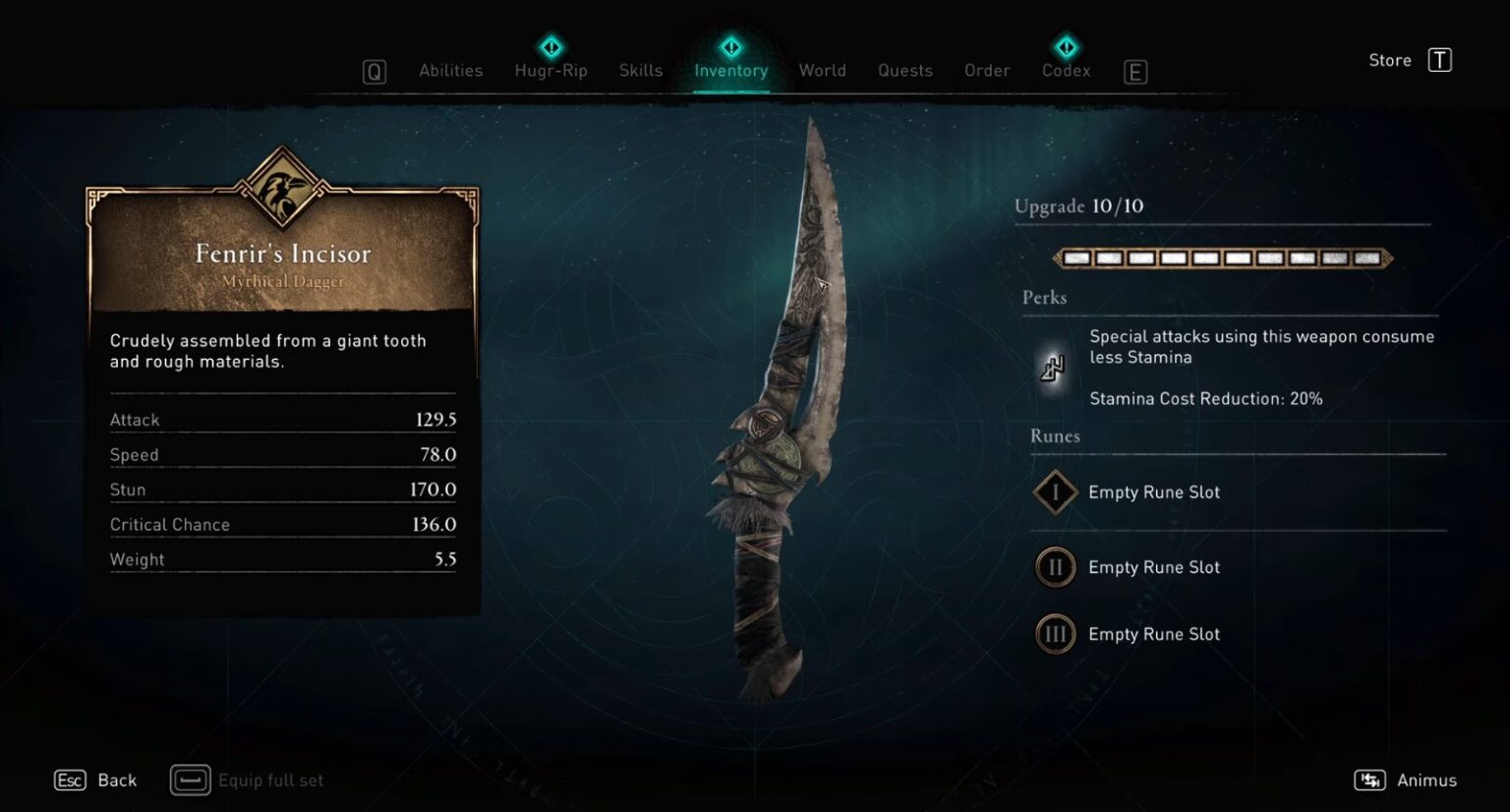Click the Hugr-Rip diamond upgrade icon
Image resolution: width=1510 pixels, height=812 pixels.
[551, 45]
